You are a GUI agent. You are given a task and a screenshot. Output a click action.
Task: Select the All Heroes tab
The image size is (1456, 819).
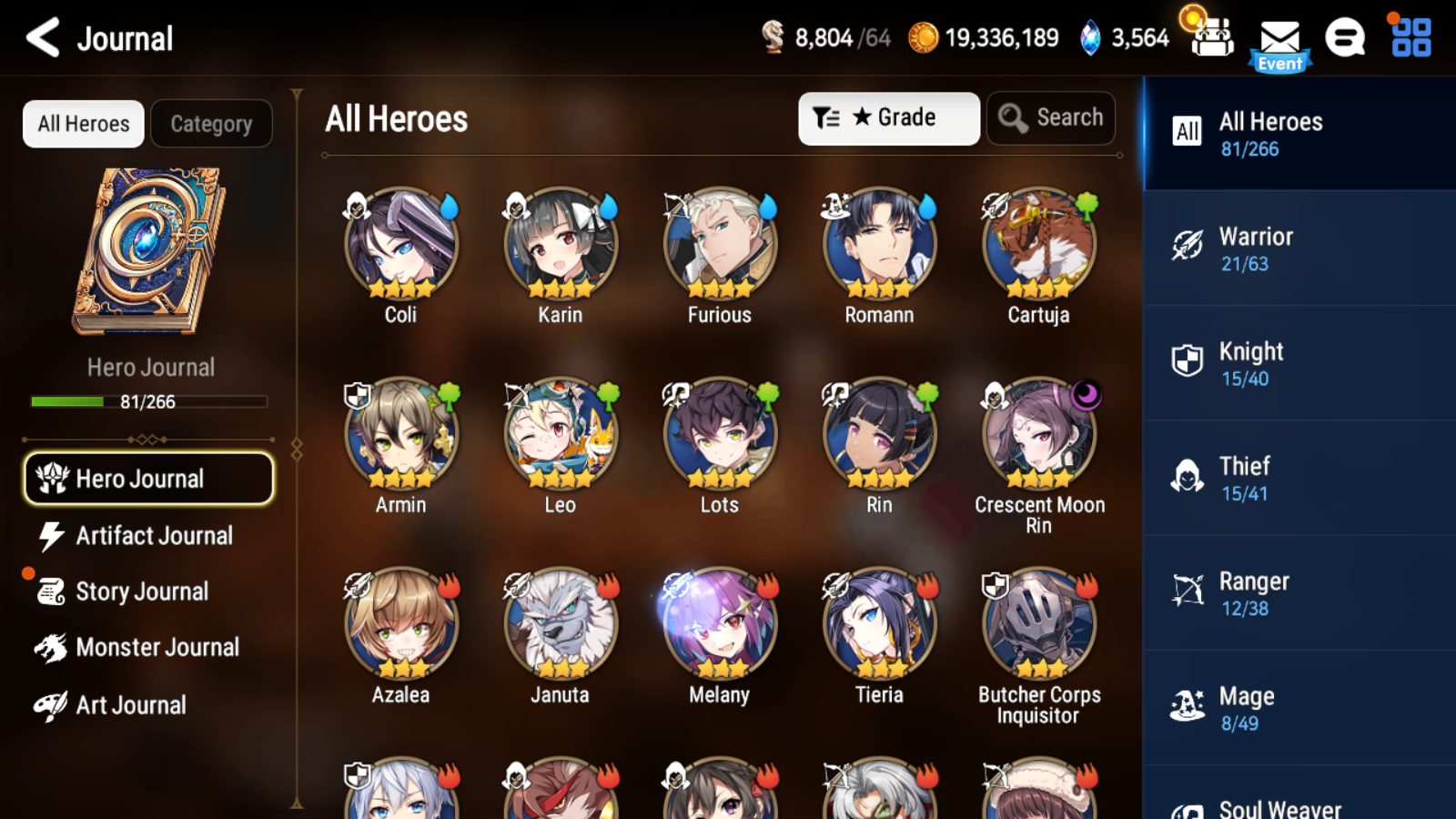click(x=82, y=124)
